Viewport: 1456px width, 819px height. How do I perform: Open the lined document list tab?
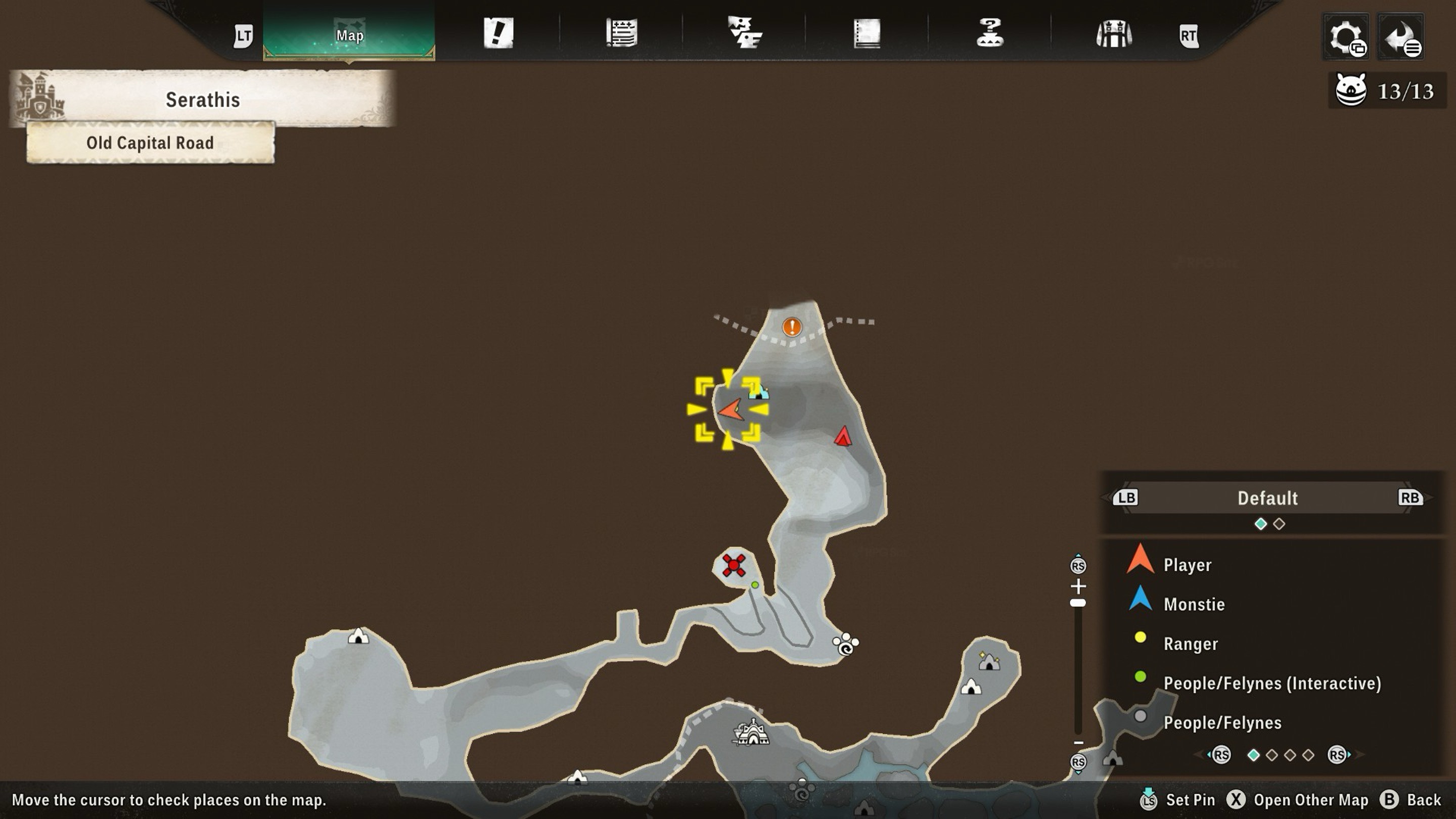(x=622, y=33)
